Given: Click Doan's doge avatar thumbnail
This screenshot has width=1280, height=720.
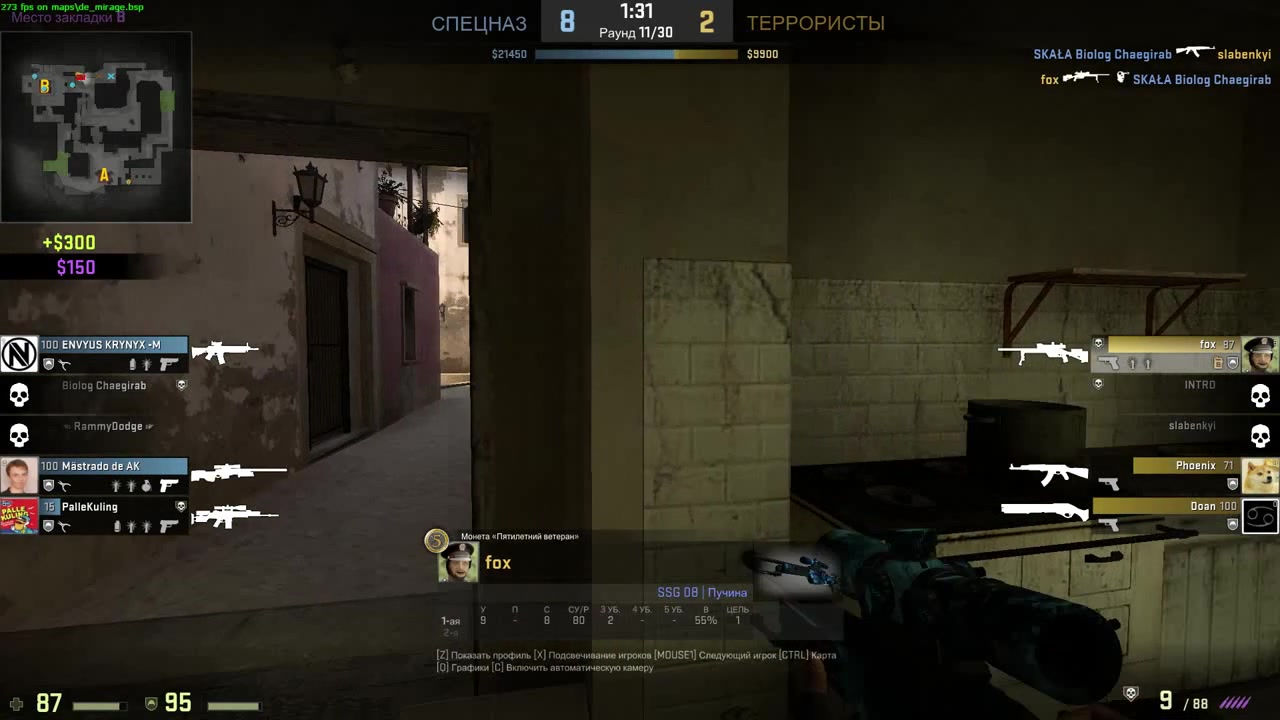Looking at the screenshot, I should (x=1258, y=477).
